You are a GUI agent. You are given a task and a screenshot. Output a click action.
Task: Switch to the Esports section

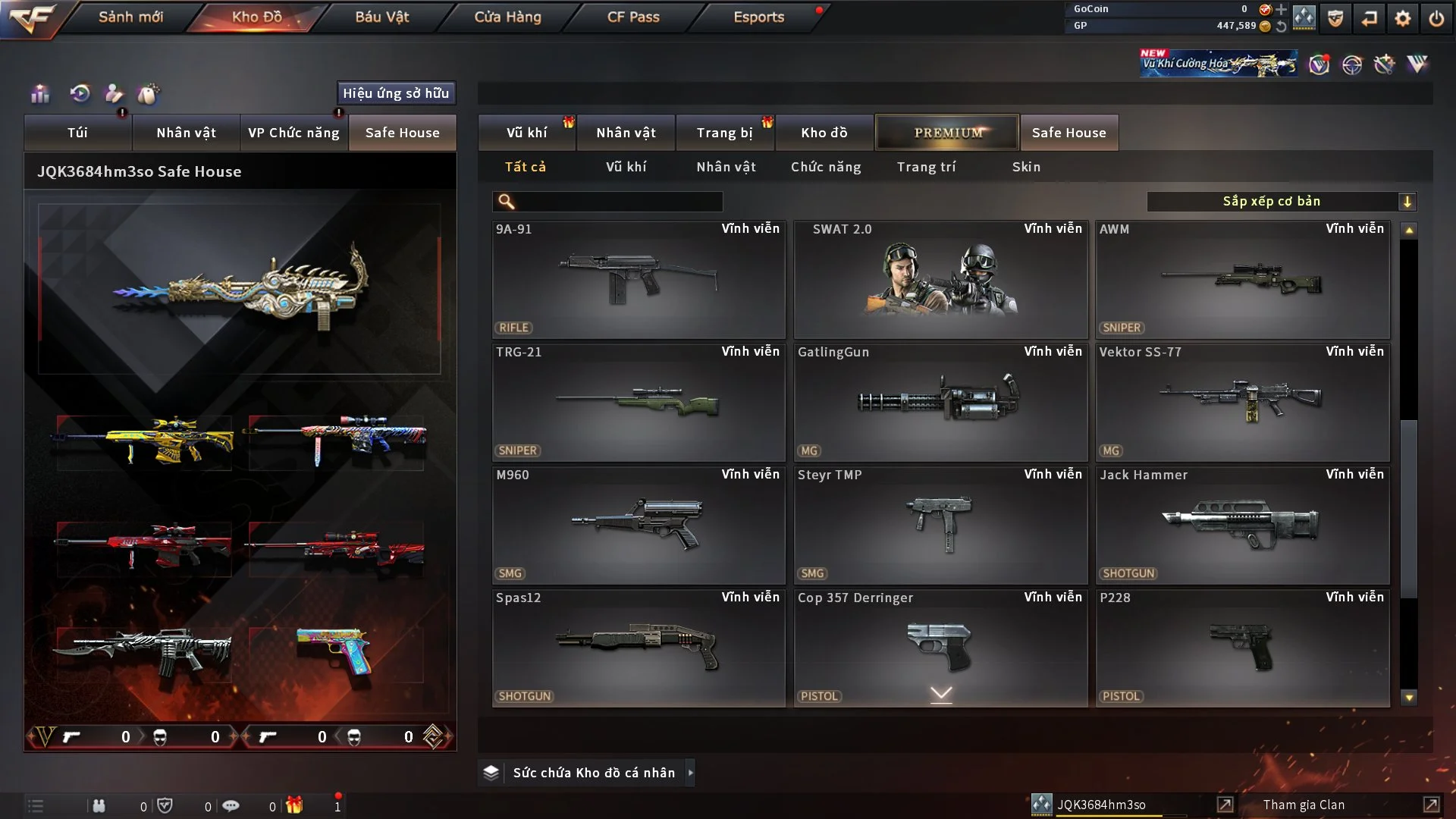click(758, 17)
